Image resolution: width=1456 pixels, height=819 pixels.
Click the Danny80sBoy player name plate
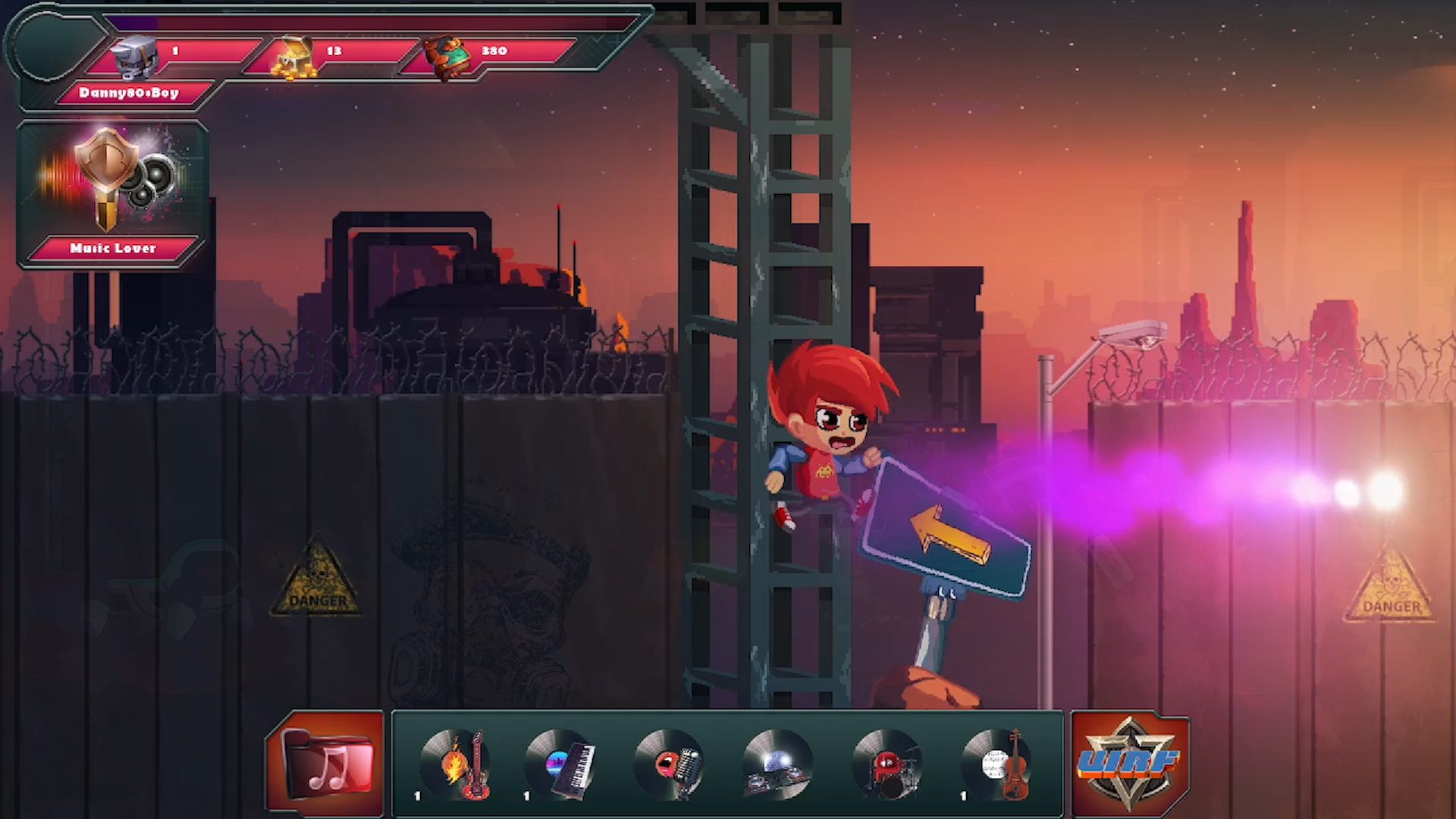tap(129, 93)
